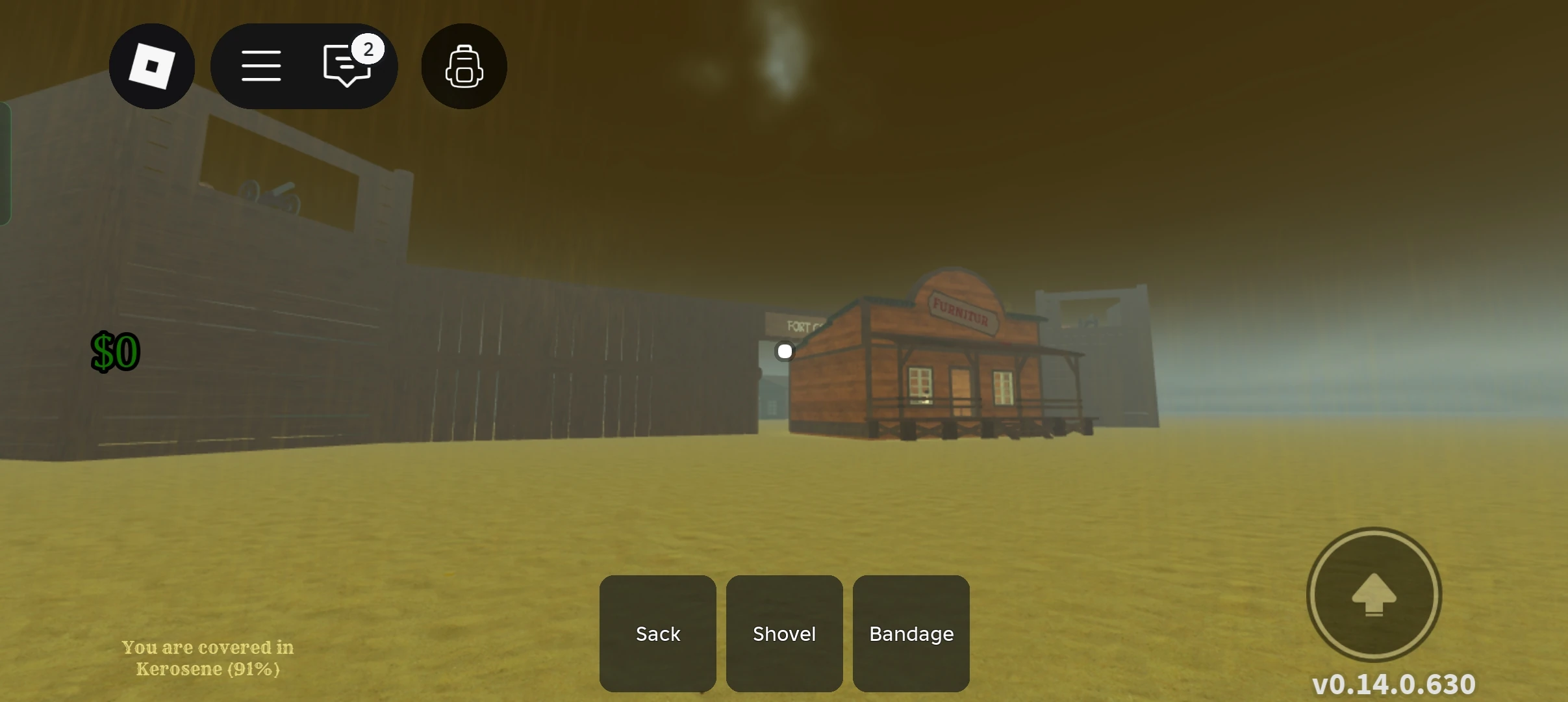This screenshot has width=1568, height=702.
Task: Open the hamburger menu
Action: click(x=261, y=66)
